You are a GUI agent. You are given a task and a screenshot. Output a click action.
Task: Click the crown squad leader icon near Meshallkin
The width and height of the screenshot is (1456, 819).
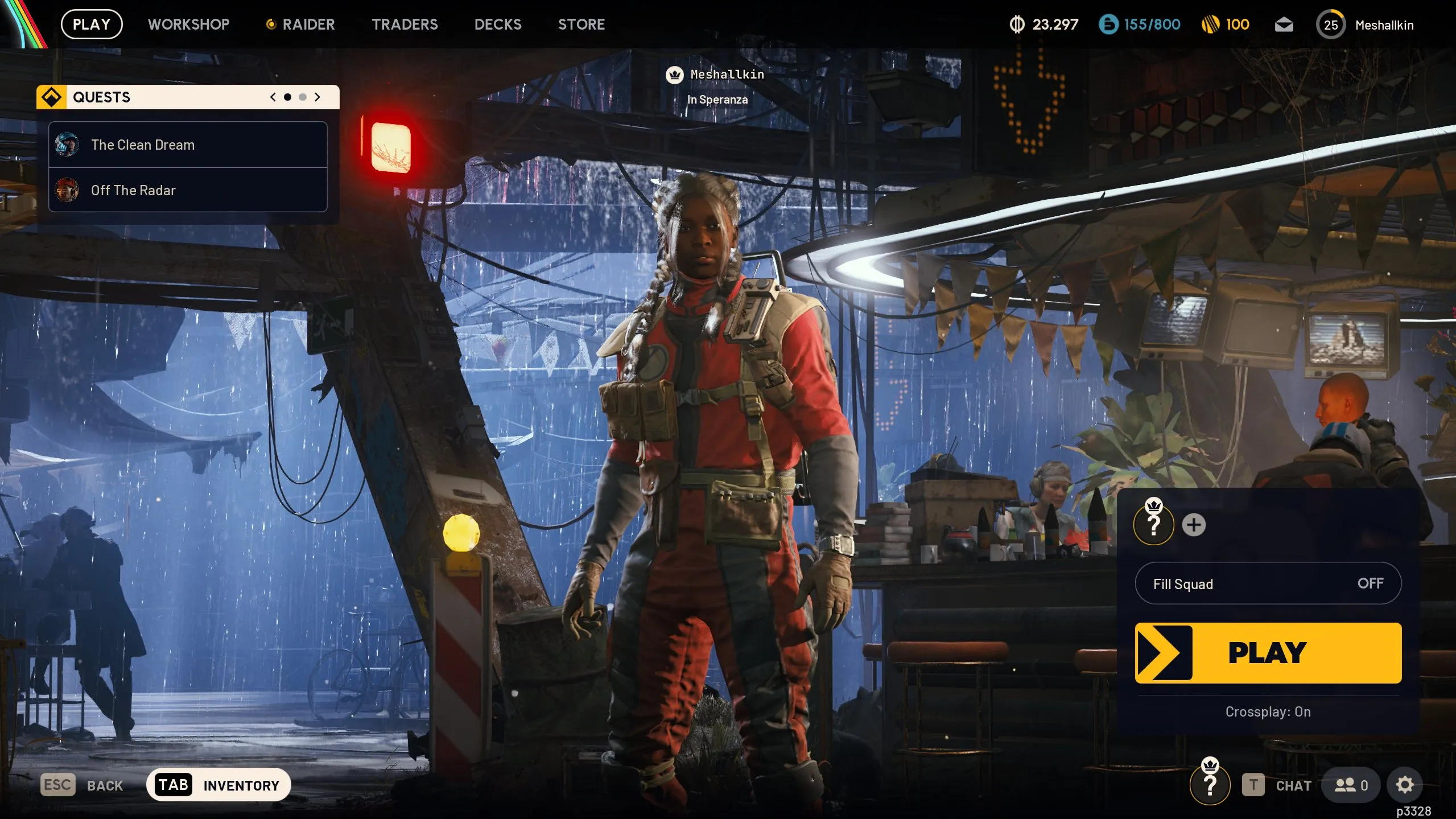point(674,73)
